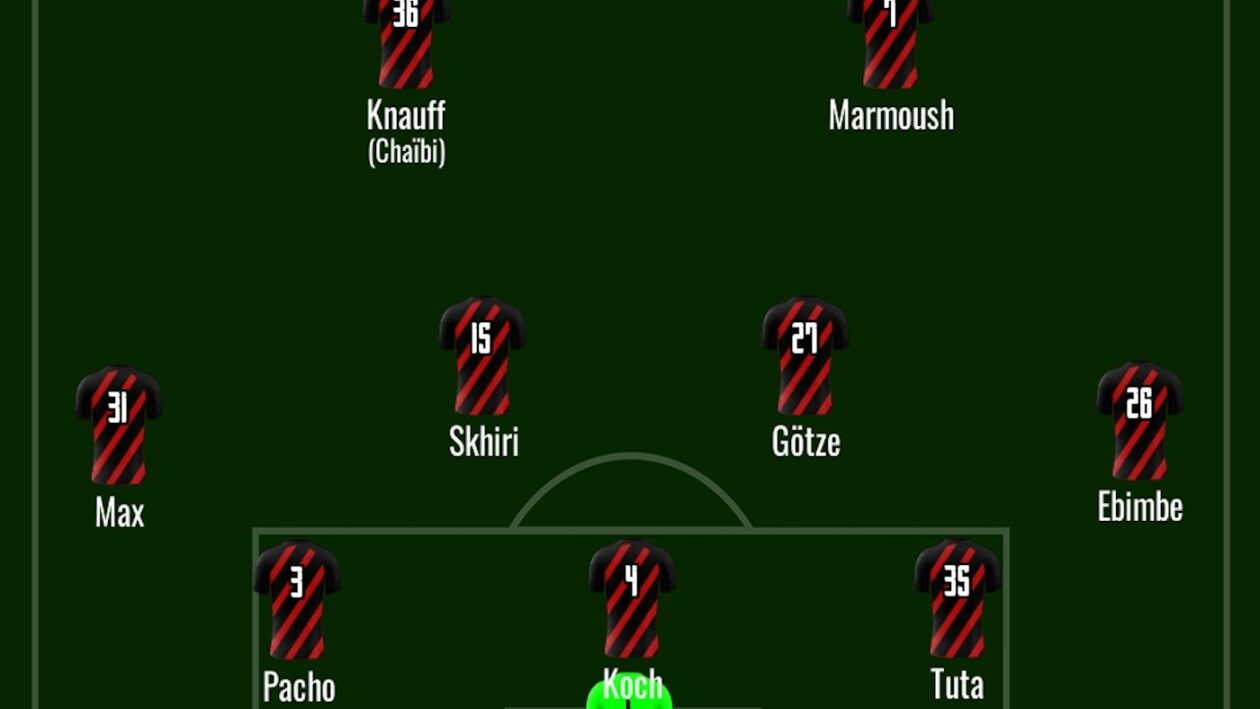Viewport: 1260px width, 709px height.
Task: Select Pacho's number 3 shirt
Action: point(297,600)
